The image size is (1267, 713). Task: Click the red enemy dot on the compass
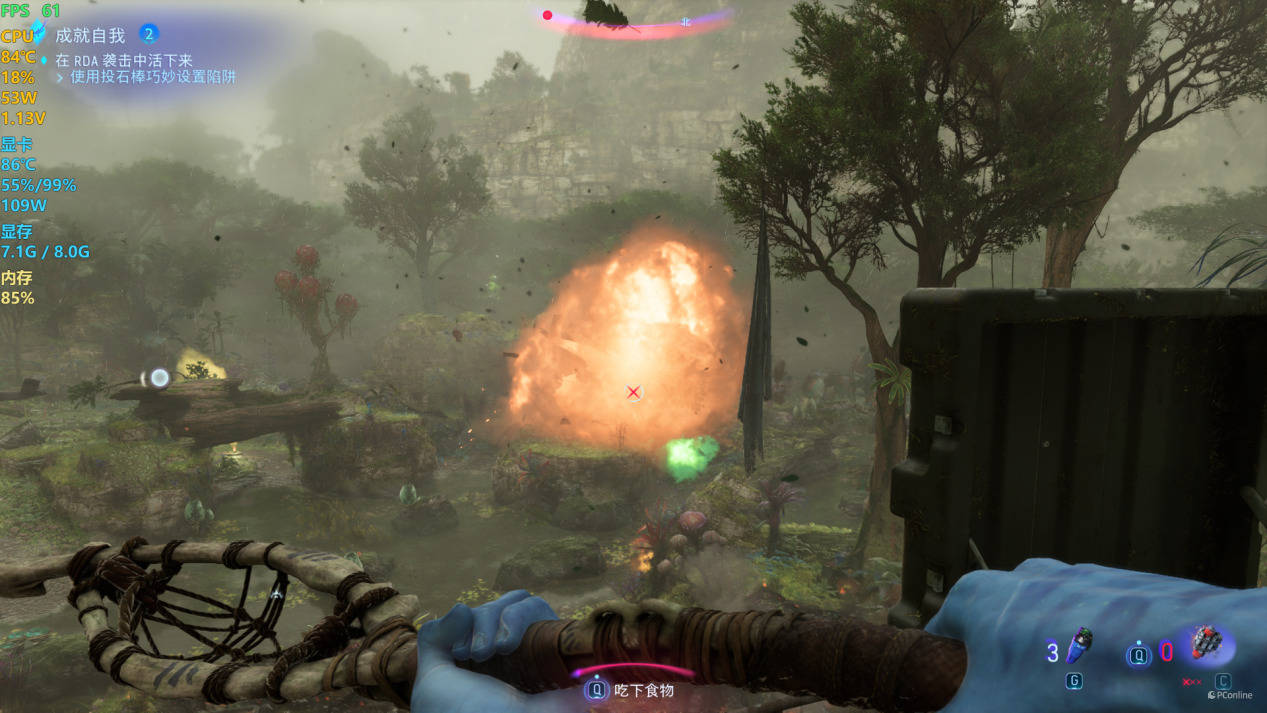tap(547, 15)
